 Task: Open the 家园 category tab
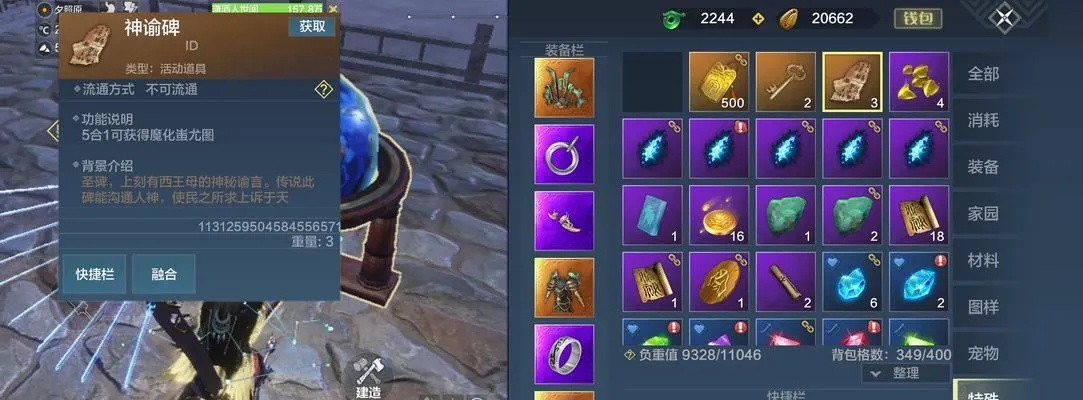tap(983, 213)
